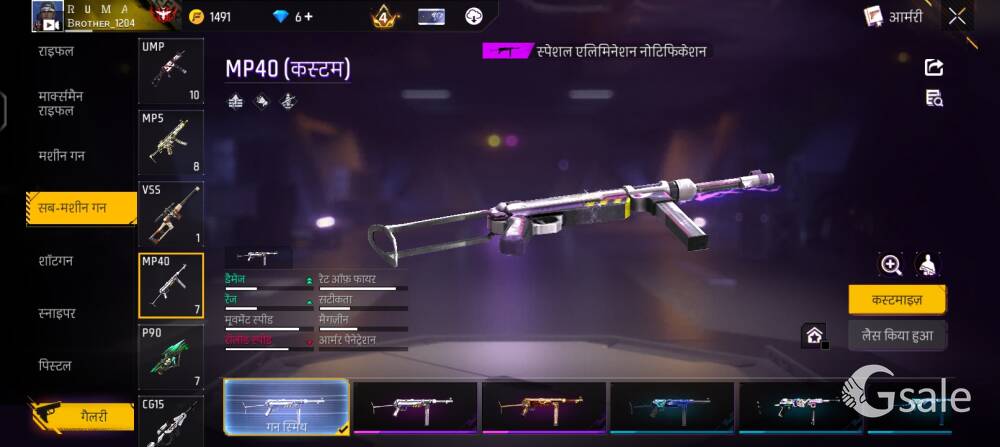Close the armory screen
Screen dimensions: 1000x447
pyautogui.click(x=957, y=16)
